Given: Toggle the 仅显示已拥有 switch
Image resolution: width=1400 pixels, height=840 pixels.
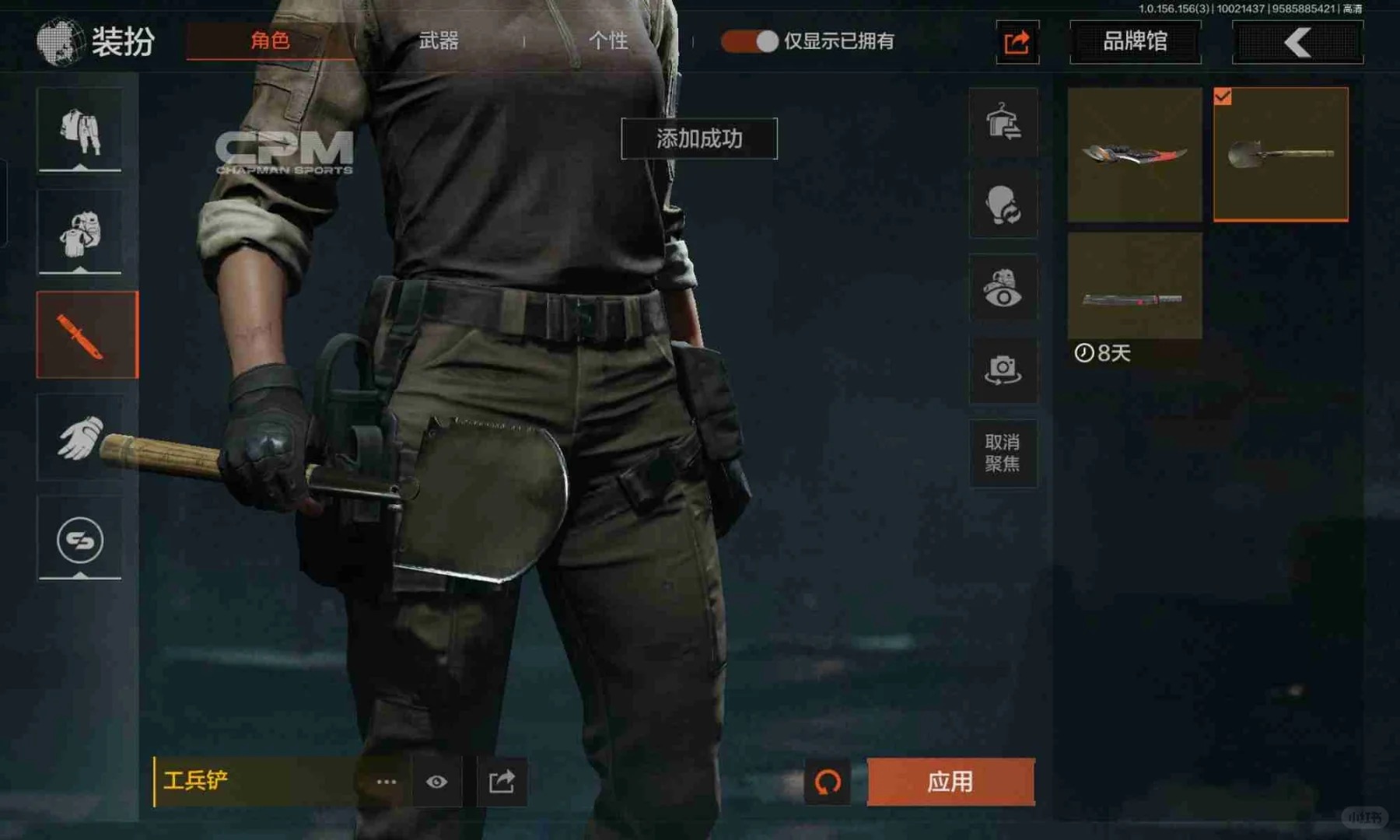Looking at the screenshot, I should point(749,41).
